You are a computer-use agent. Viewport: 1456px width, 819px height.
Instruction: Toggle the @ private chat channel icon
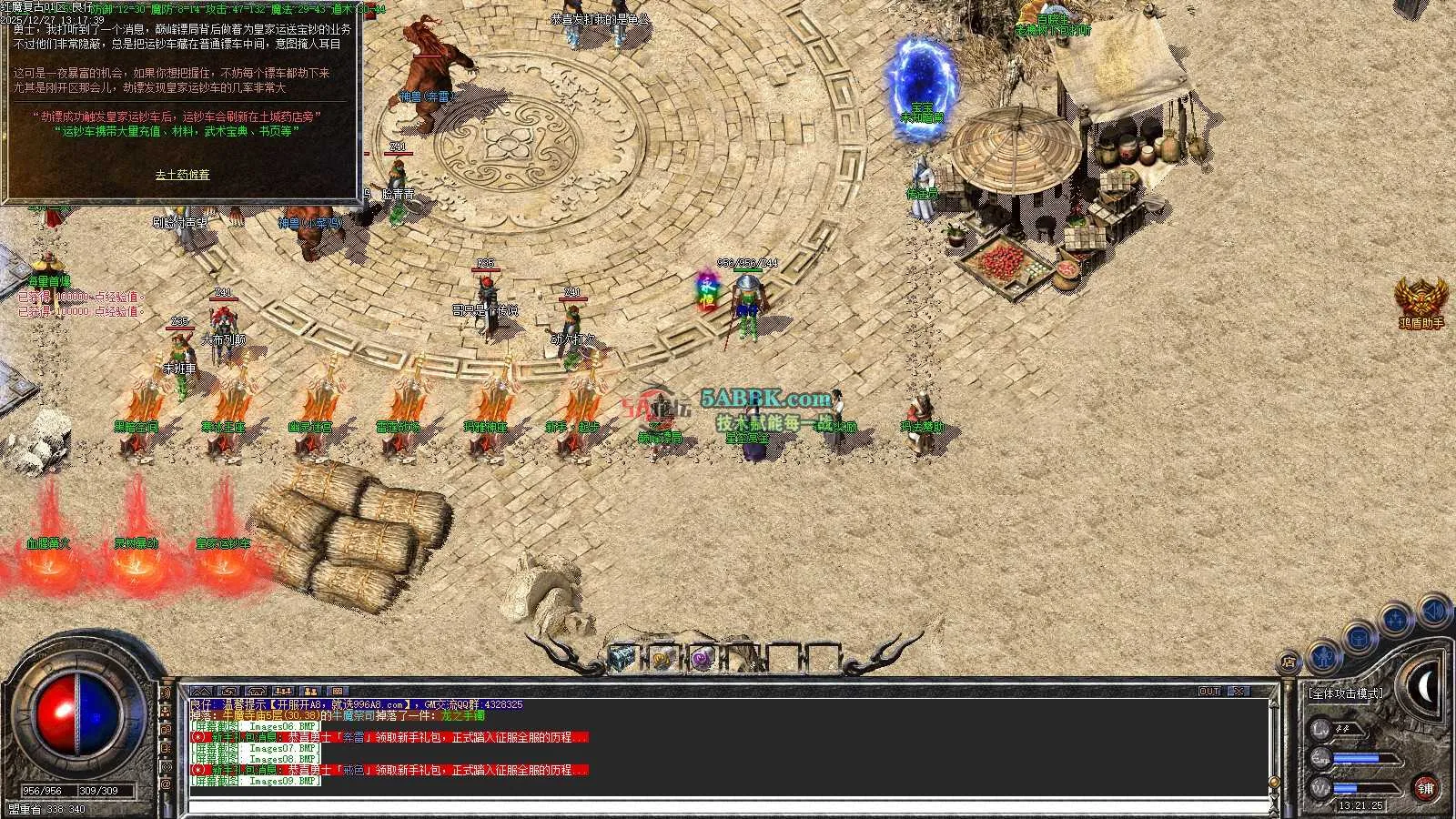point(166,784)
